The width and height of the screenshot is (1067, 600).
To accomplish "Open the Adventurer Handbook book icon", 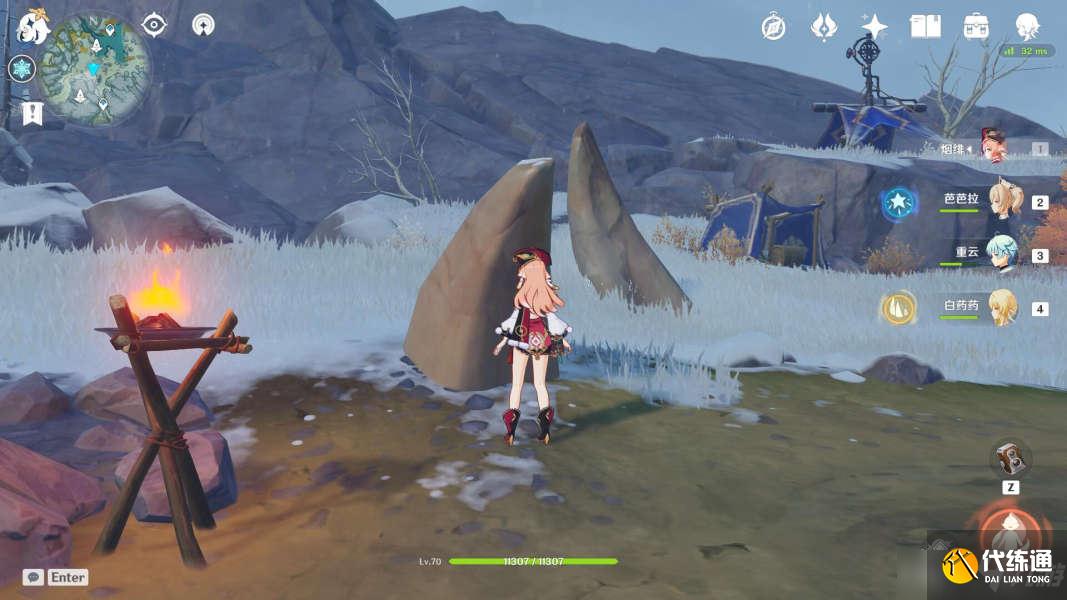I will click(925, 27).
